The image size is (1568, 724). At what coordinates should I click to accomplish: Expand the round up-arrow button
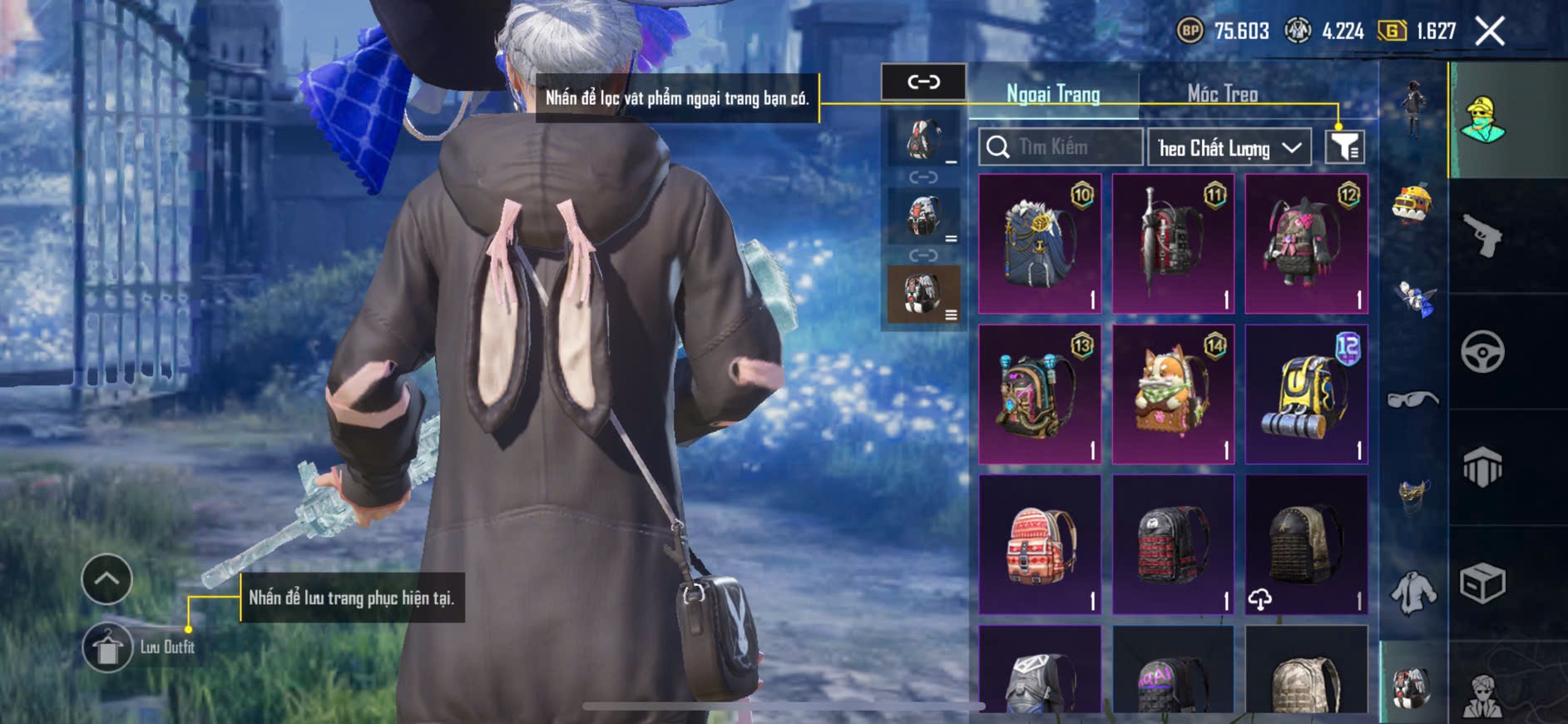click(x=106, y=579)
